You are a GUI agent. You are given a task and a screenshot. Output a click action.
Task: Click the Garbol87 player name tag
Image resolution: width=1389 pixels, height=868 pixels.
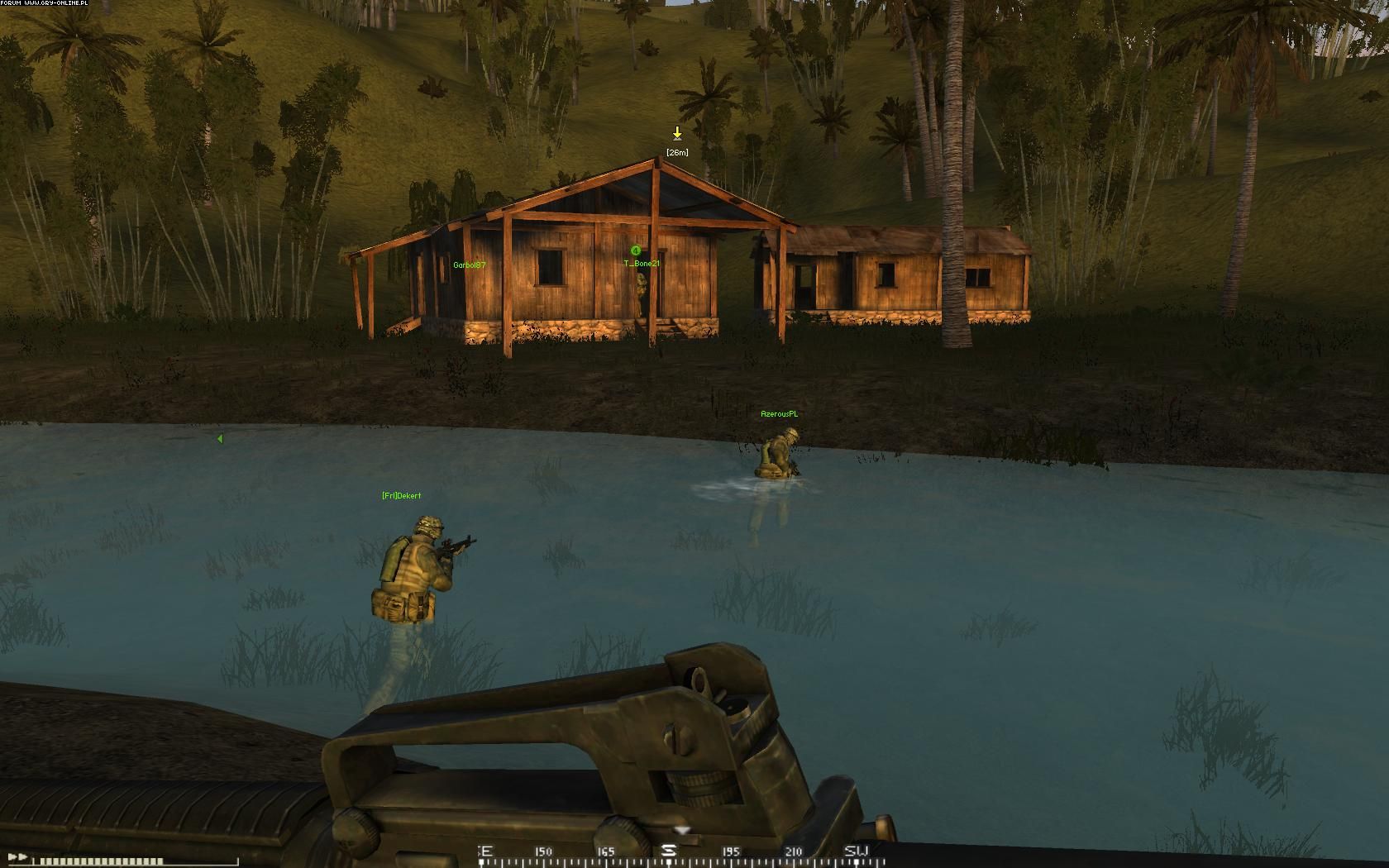pos(469,265)
